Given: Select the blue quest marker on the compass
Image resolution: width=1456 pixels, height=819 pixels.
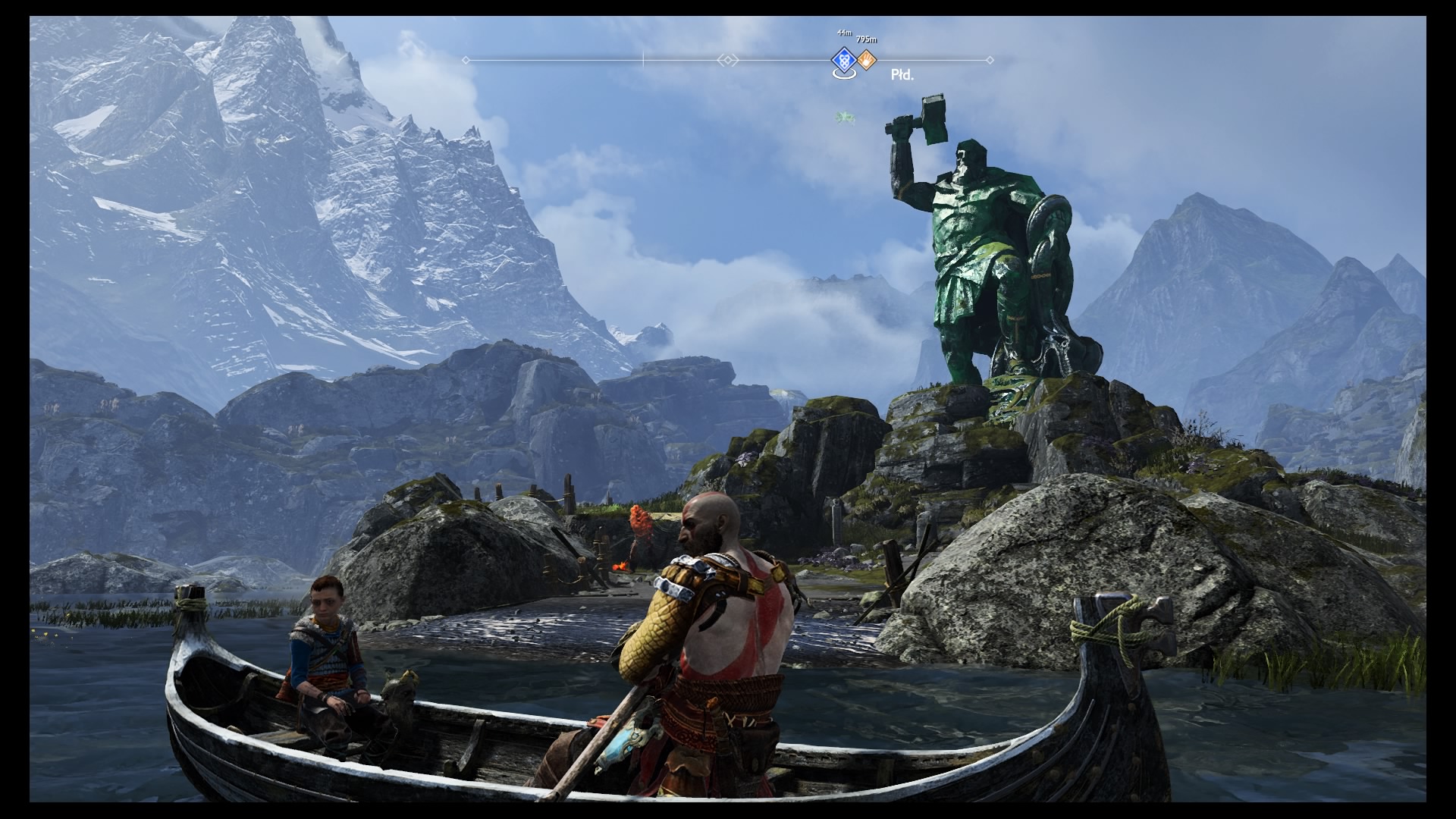Looking at the screenshot, I should pyautogui.click(x=843, y=59).
